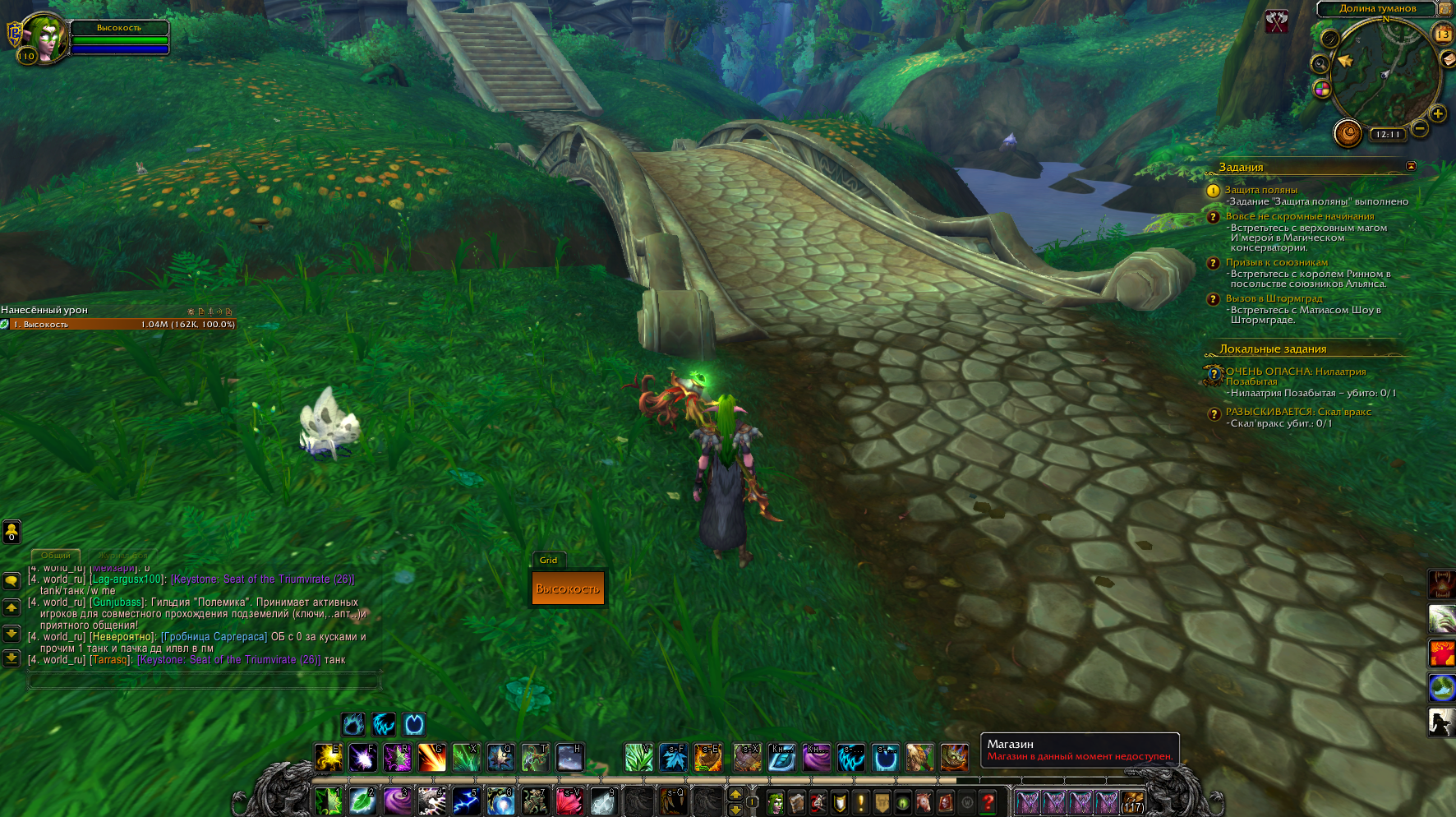Open the mail envelope icon by minimap
This screenshot has width=1456, height=817.
[1448, 59]
